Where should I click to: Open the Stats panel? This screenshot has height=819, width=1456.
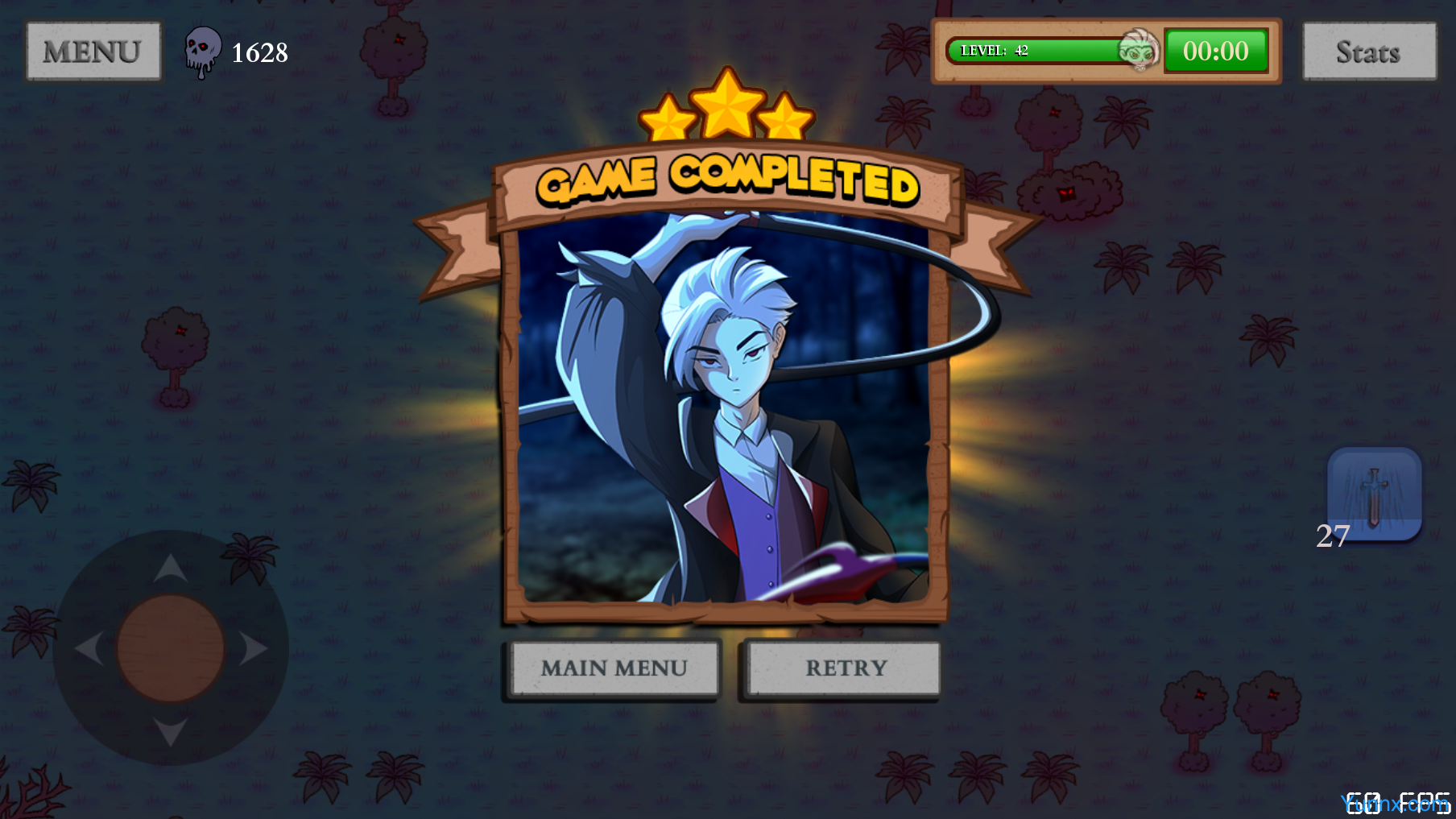tap(1369, 52)
